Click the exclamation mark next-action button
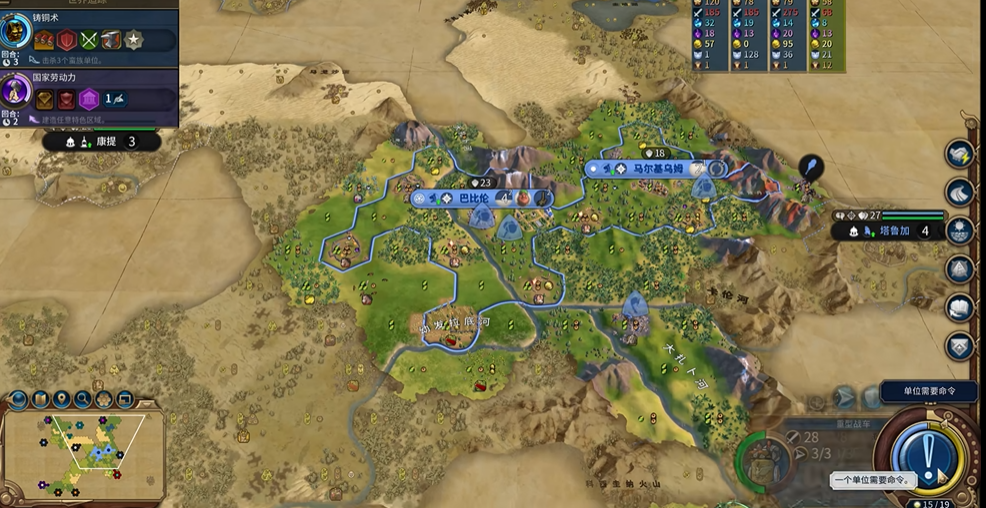Viewport: 986px width, 508px height. (928, 456)
